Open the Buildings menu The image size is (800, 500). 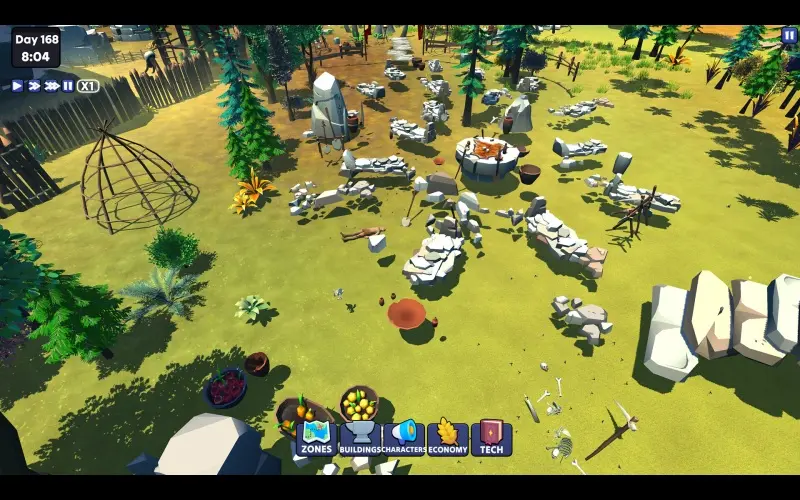coord(360,437)
